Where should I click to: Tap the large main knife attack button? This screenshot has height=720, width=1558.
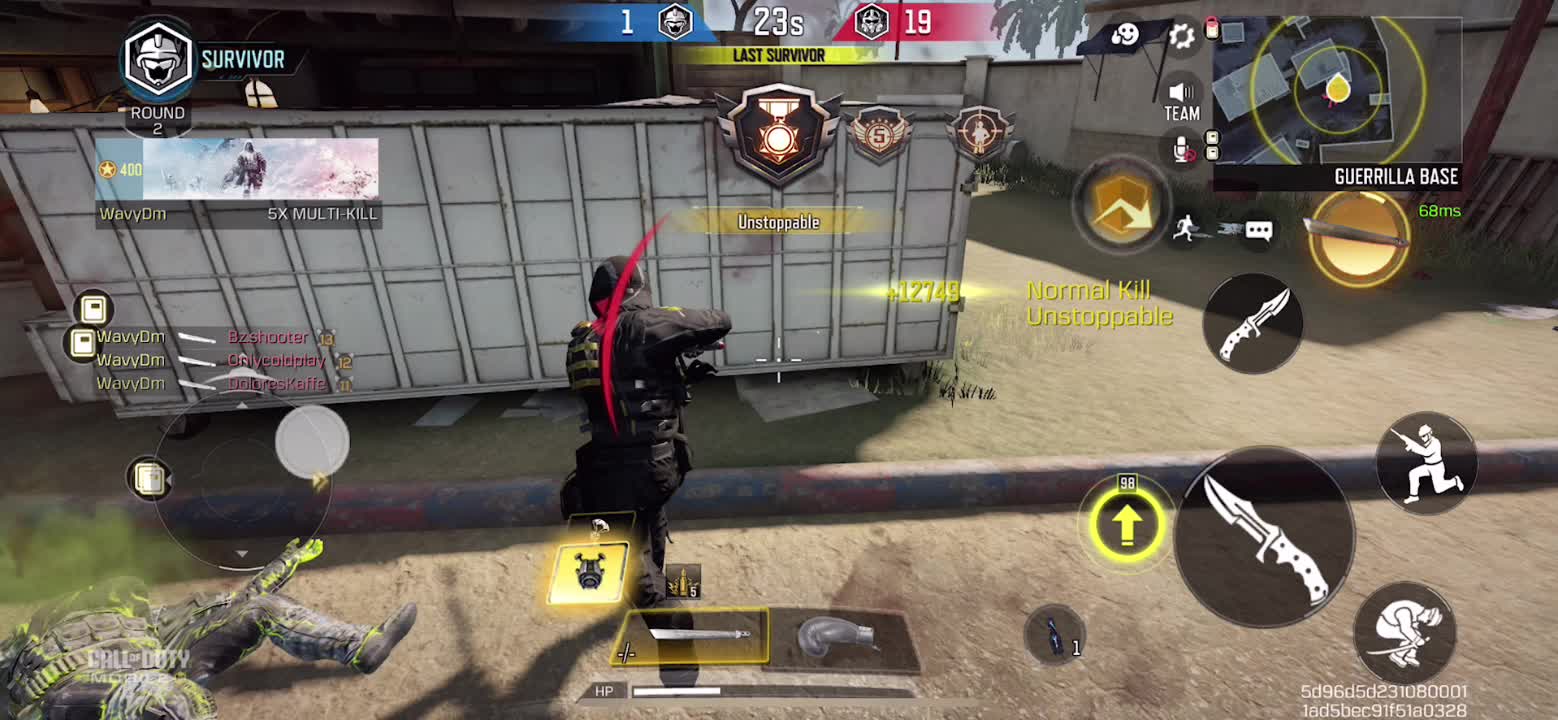pos(1264,536)
